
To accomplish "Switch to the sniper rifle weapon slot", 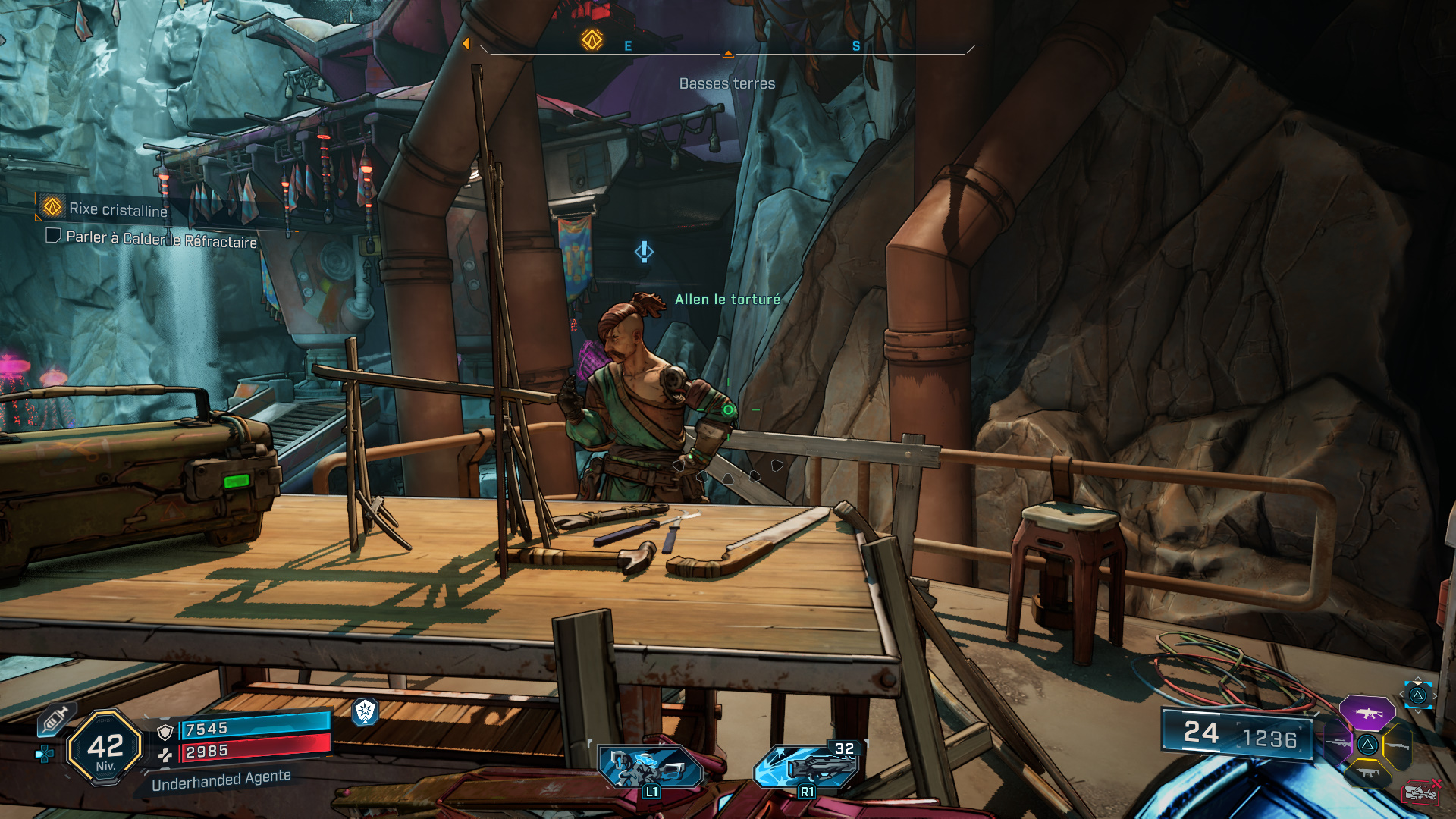I will tap(1338, 743).
